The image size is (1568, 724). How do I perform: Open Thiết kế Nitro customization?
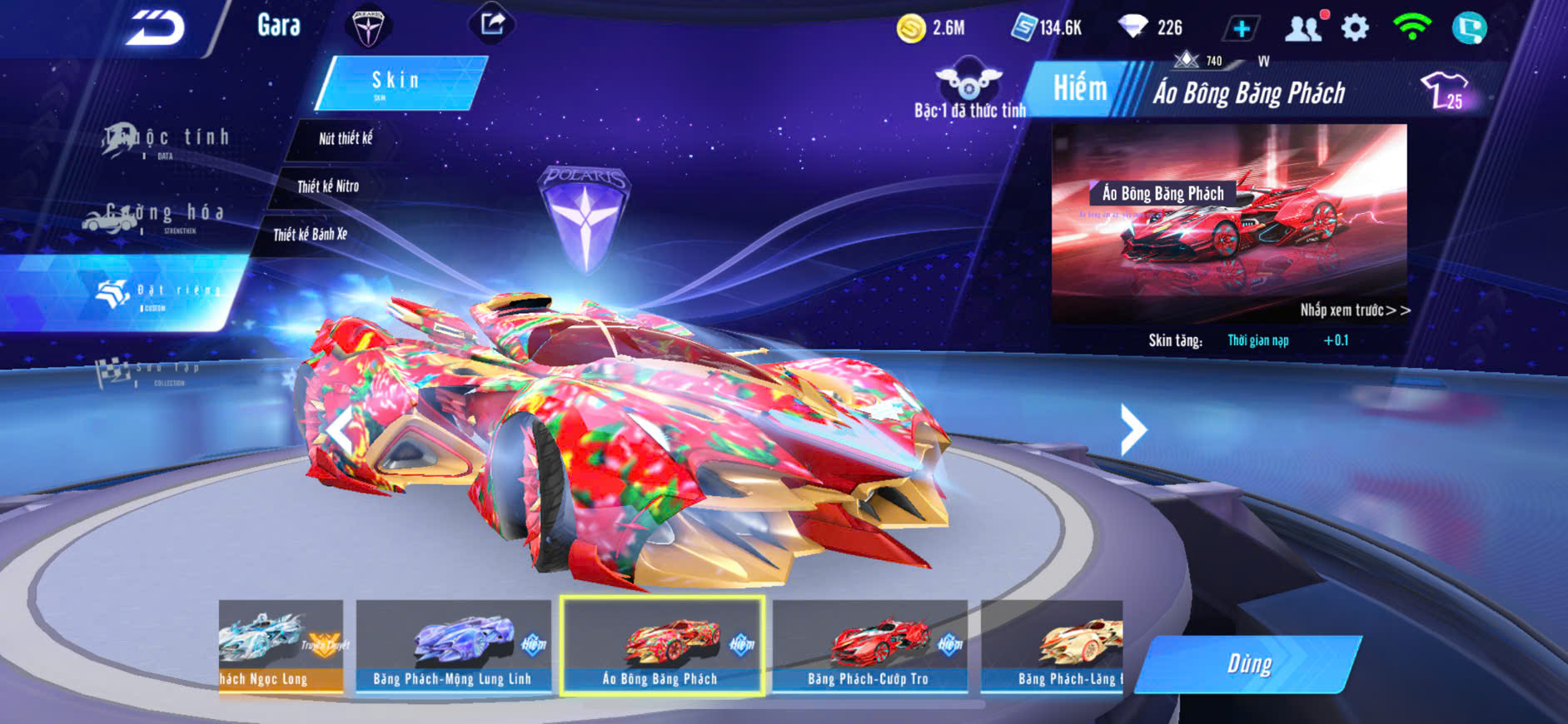click(x=328, y=186)
